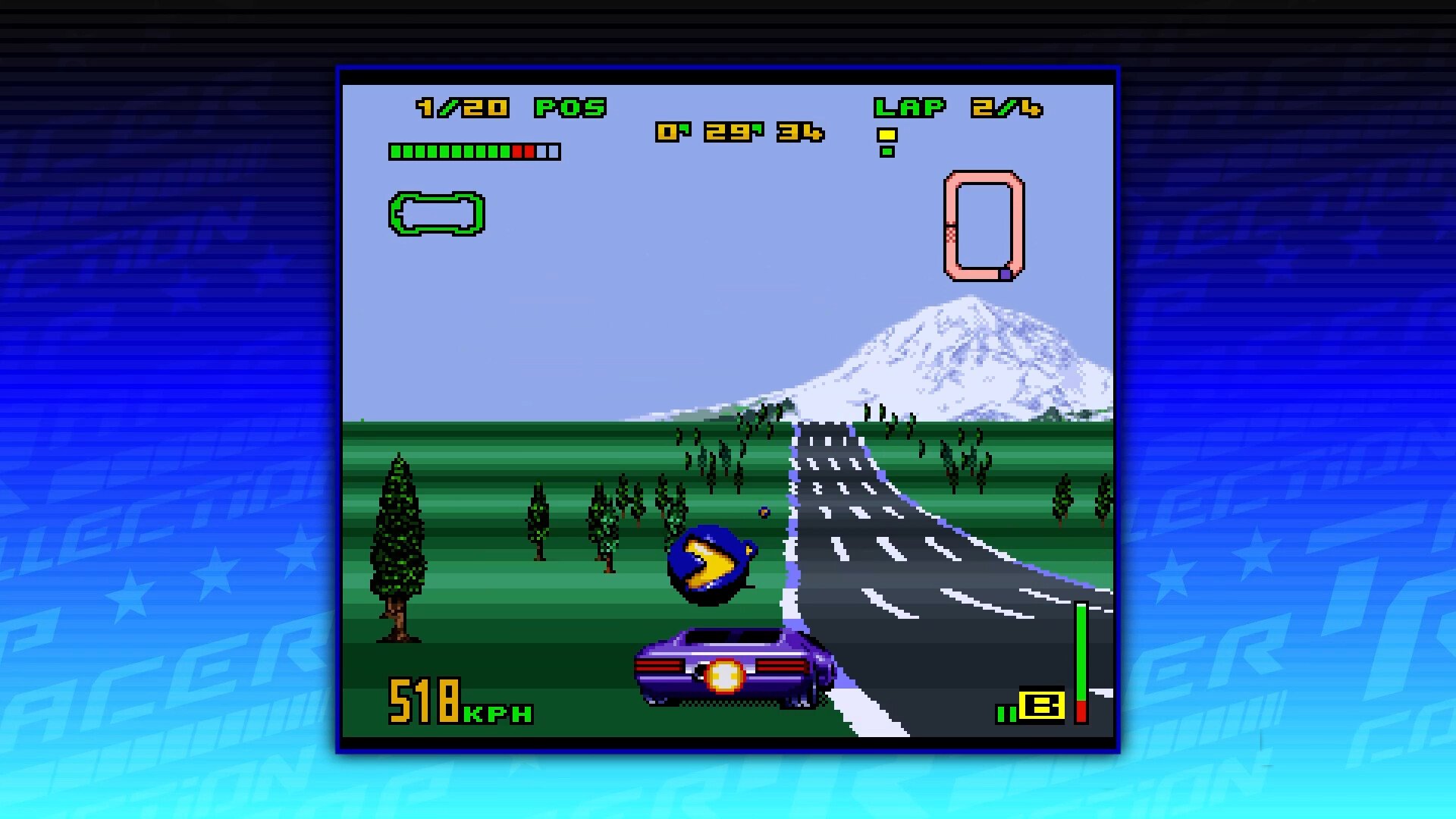Click the vertical green boost gauge
Image resolution: width=1456 pixels, height=819 pixels.
click(x=1081, y=652)
